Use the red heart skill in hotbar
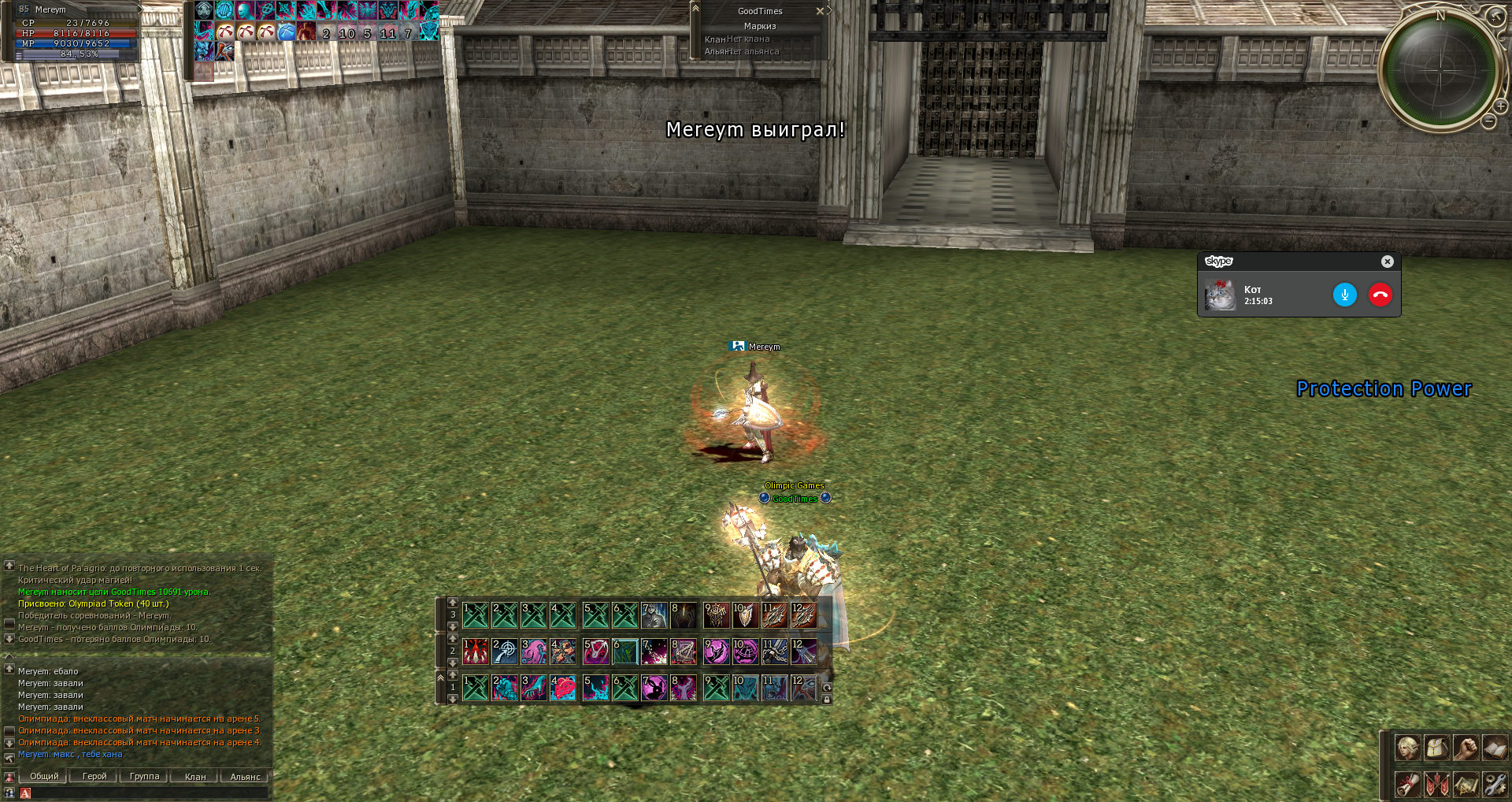 [x=563, y=689]
